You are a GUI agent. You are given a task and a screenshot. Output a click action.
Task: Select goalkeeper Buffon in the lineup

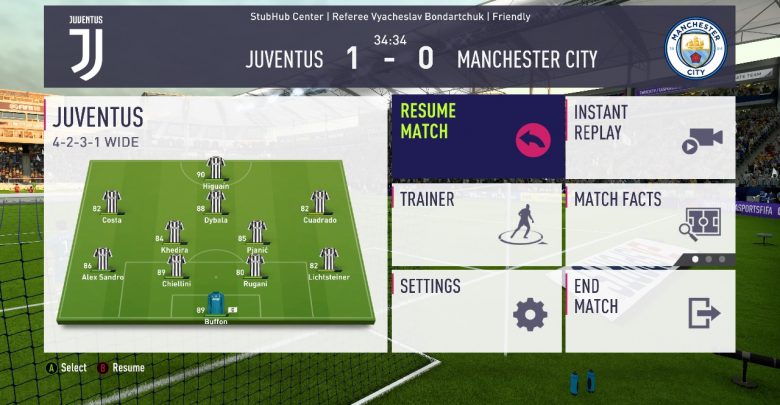(216, 305)
